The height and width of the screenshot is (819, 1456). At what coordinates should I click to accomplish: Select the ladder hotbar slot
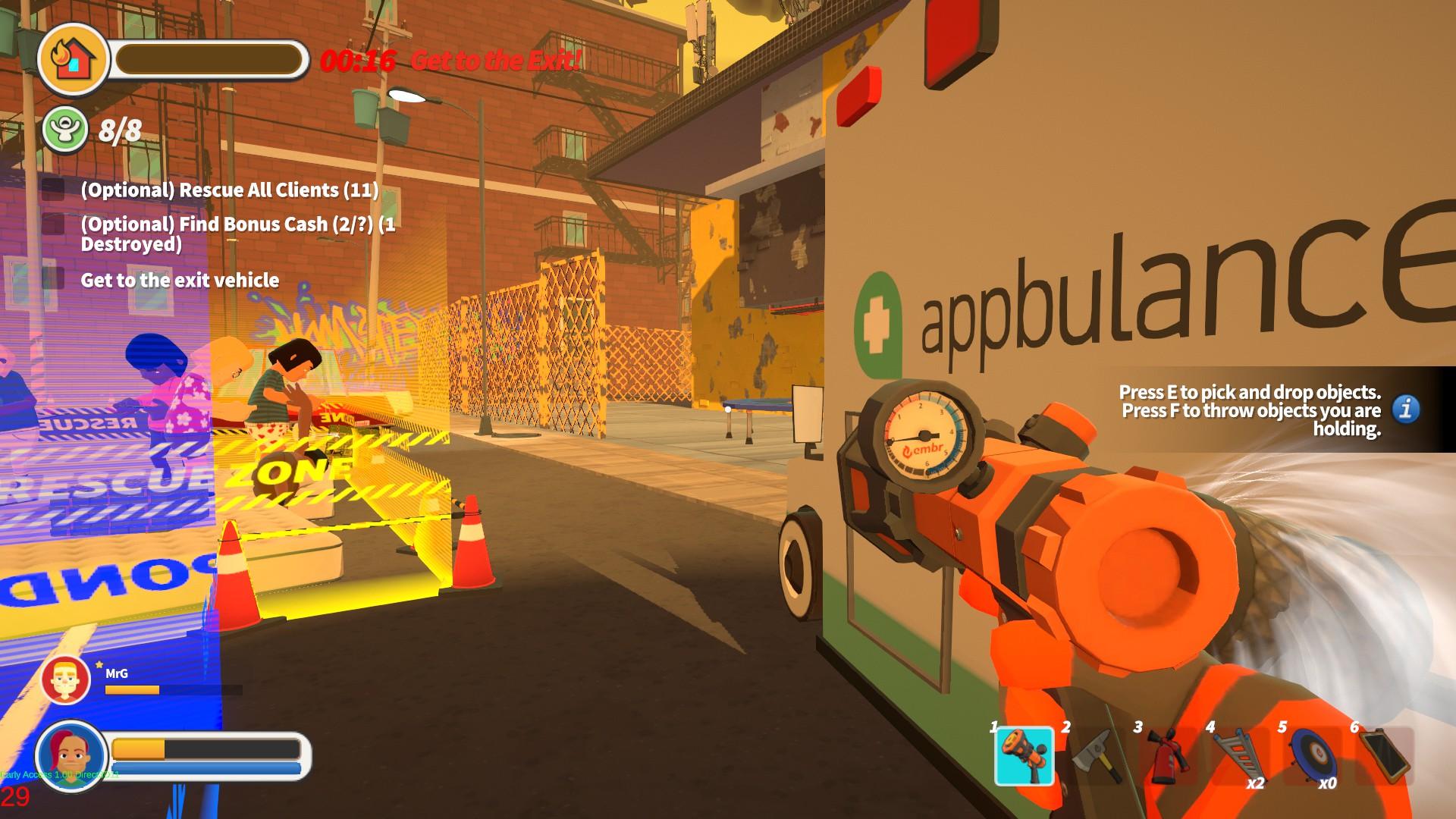(1239, 755)
